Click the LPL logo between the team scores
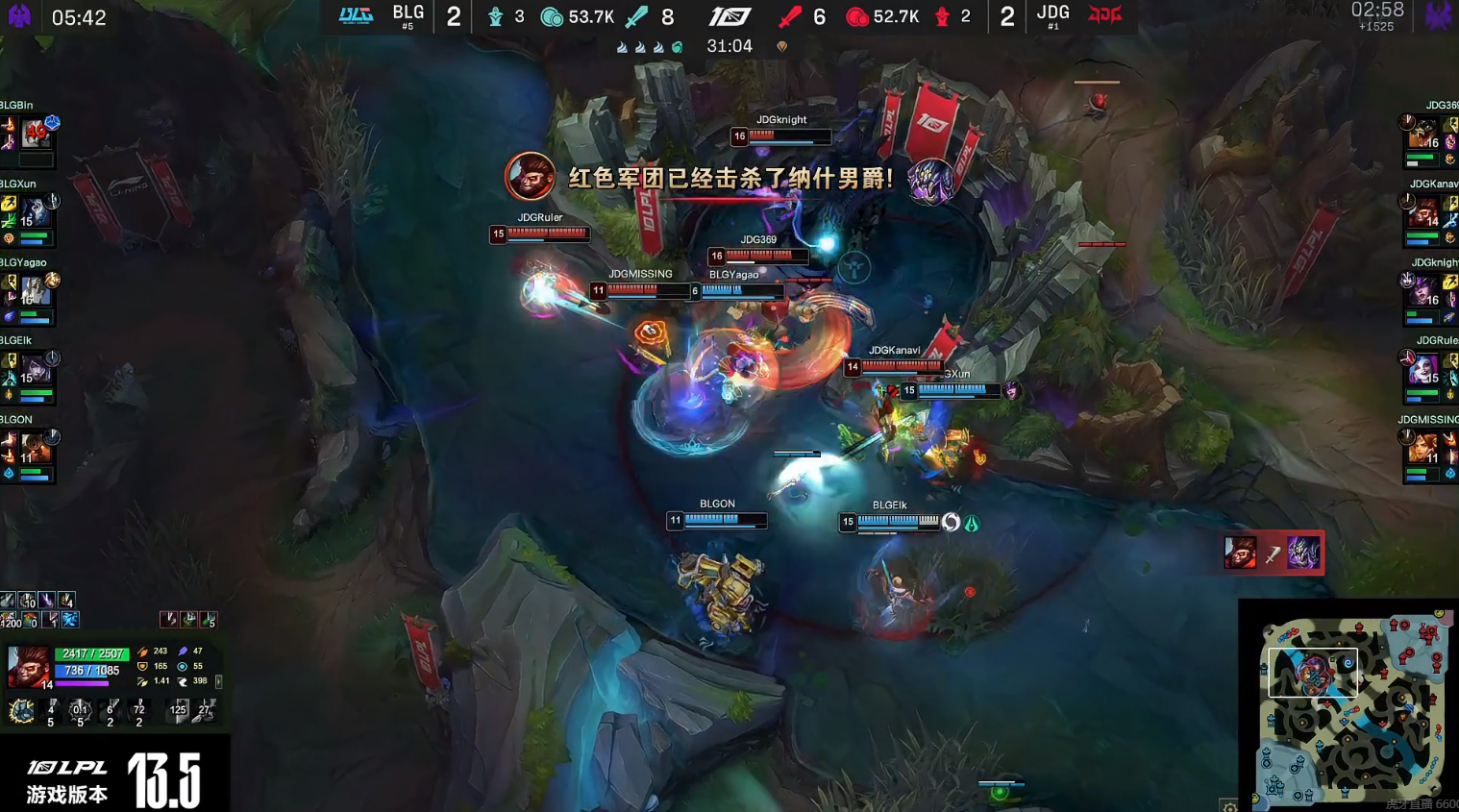This screenshot has width=1459, height=812. pyautogui.click(x=730, y=15)
